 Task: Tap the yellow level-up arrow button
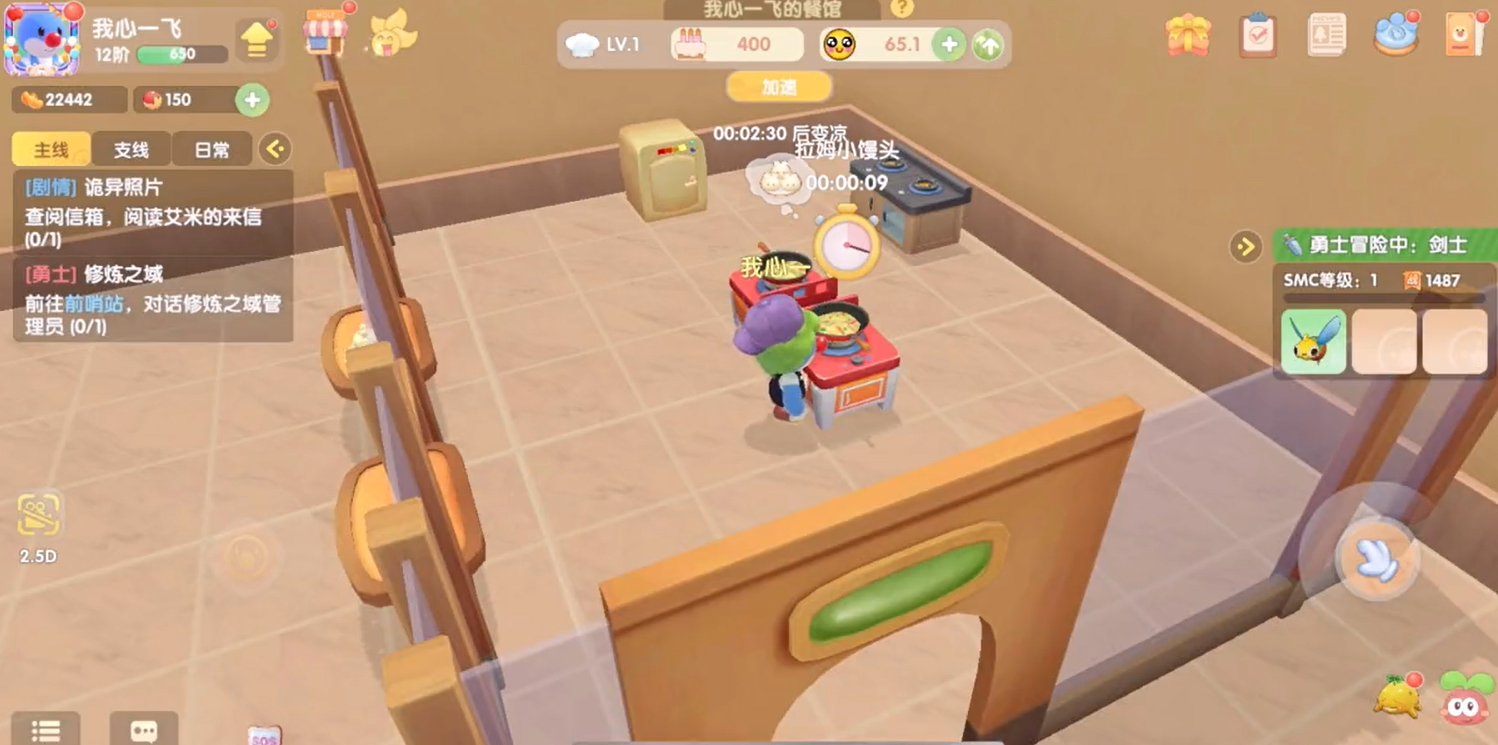click(x=257, y=41)
